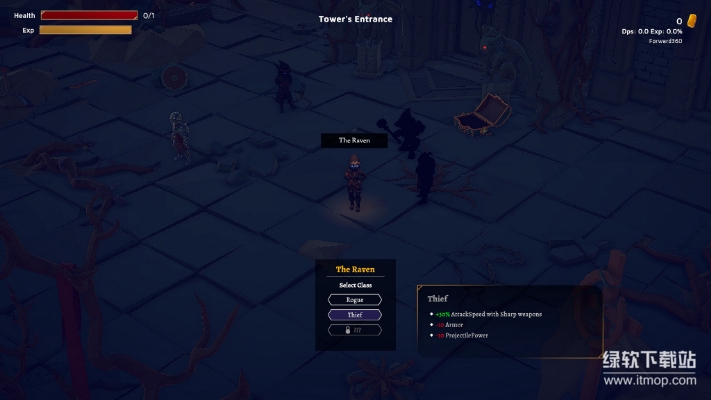Click the locked ??? class option

pyautogui.click(x=355, y=329)
